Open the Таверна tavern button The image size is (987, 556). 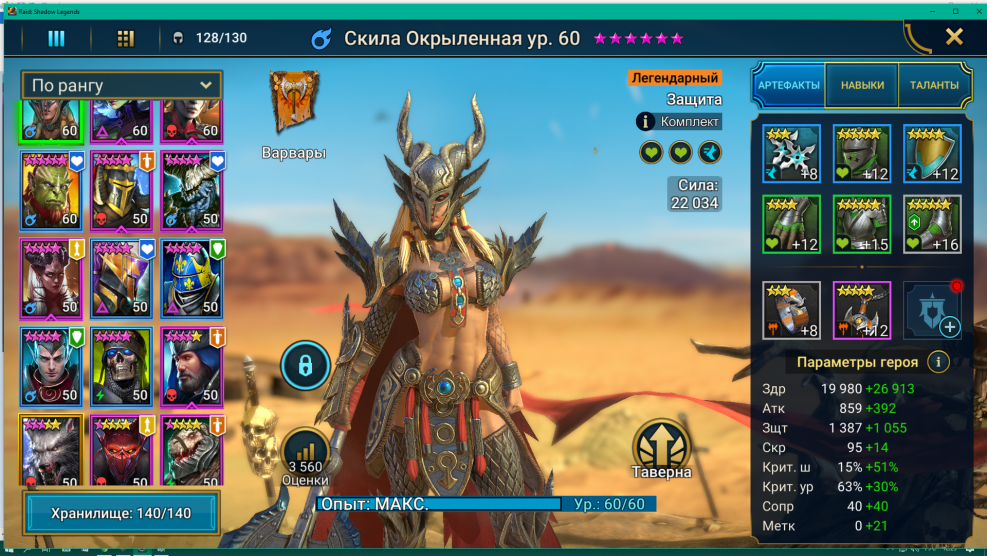coord(661,446)
